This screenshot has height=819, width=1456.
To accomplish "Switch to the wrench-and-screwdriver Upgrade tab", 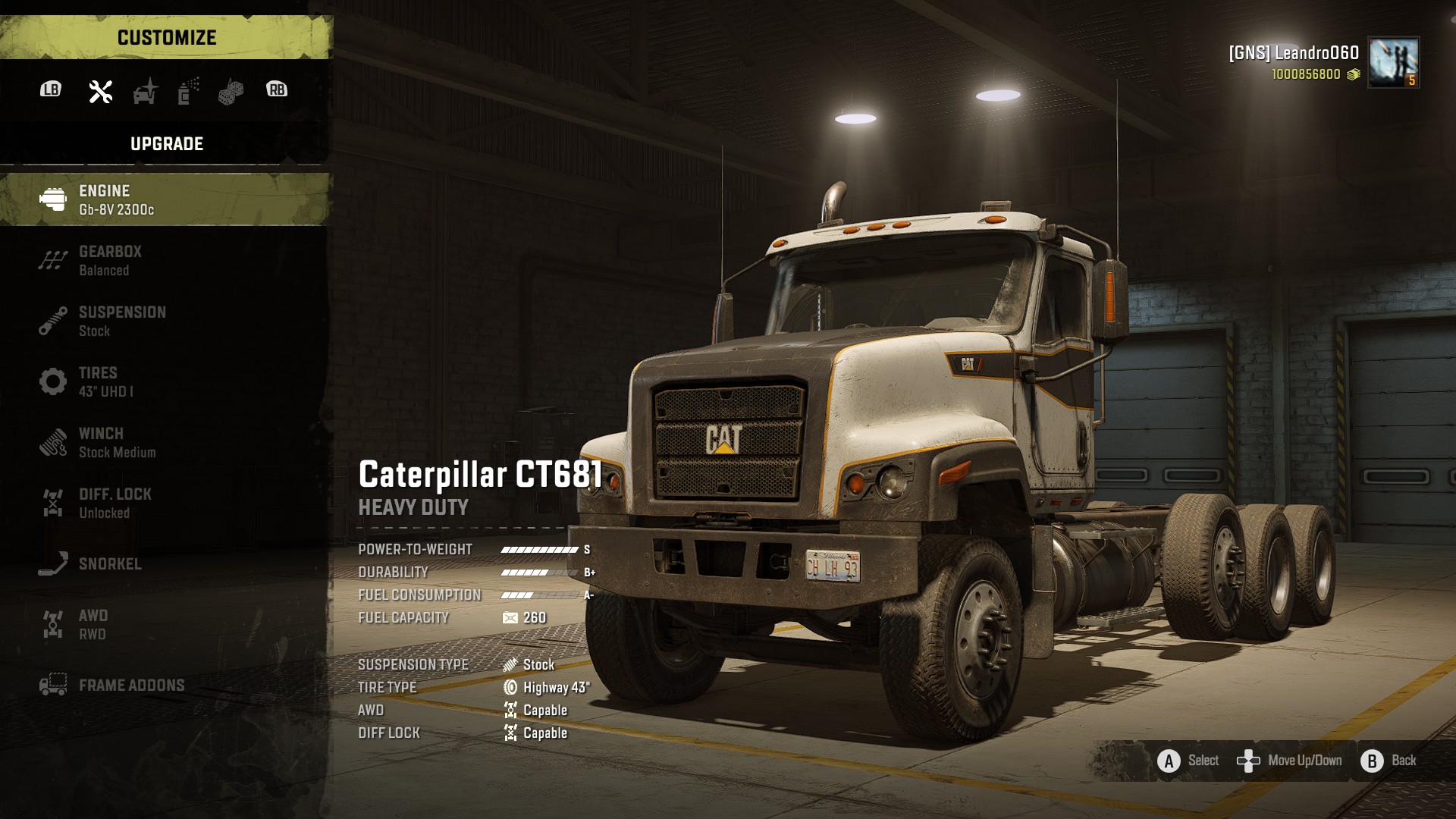I will tap(101, 91).
